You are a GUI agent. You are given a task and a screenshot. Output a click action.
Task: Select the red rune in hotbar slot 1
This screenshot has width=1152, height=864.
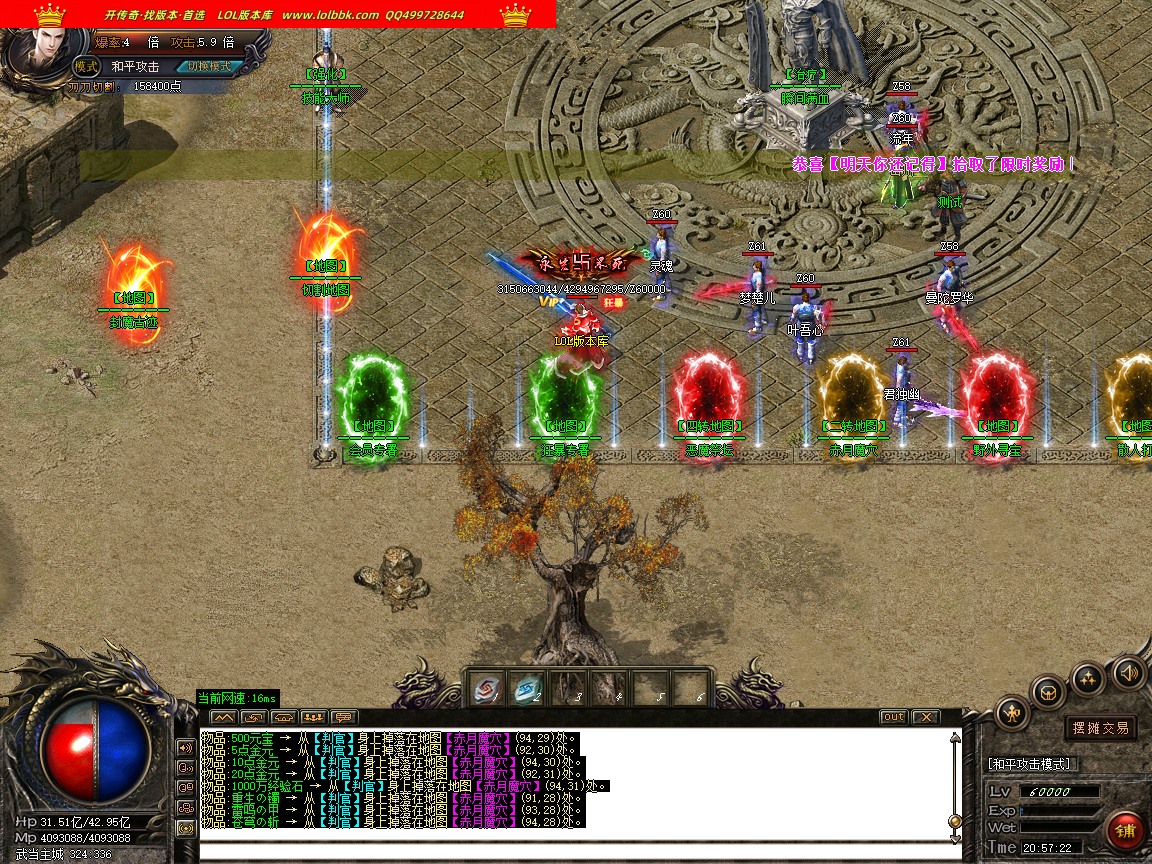(x=487, y=689)
